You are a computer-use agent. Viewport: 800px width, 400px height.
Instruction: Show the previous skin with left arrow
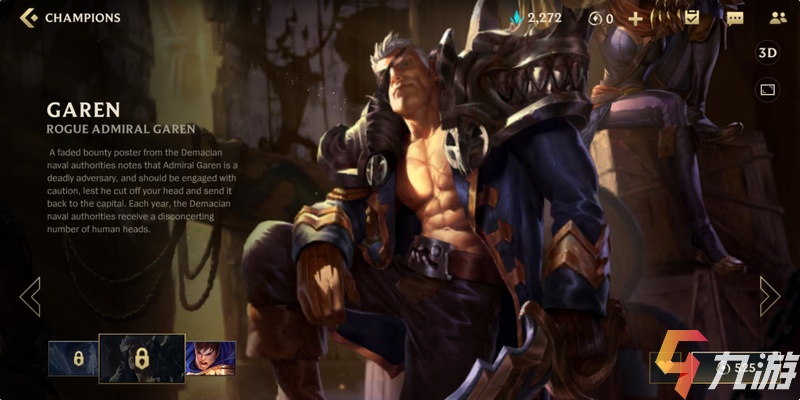pos(30,296)
